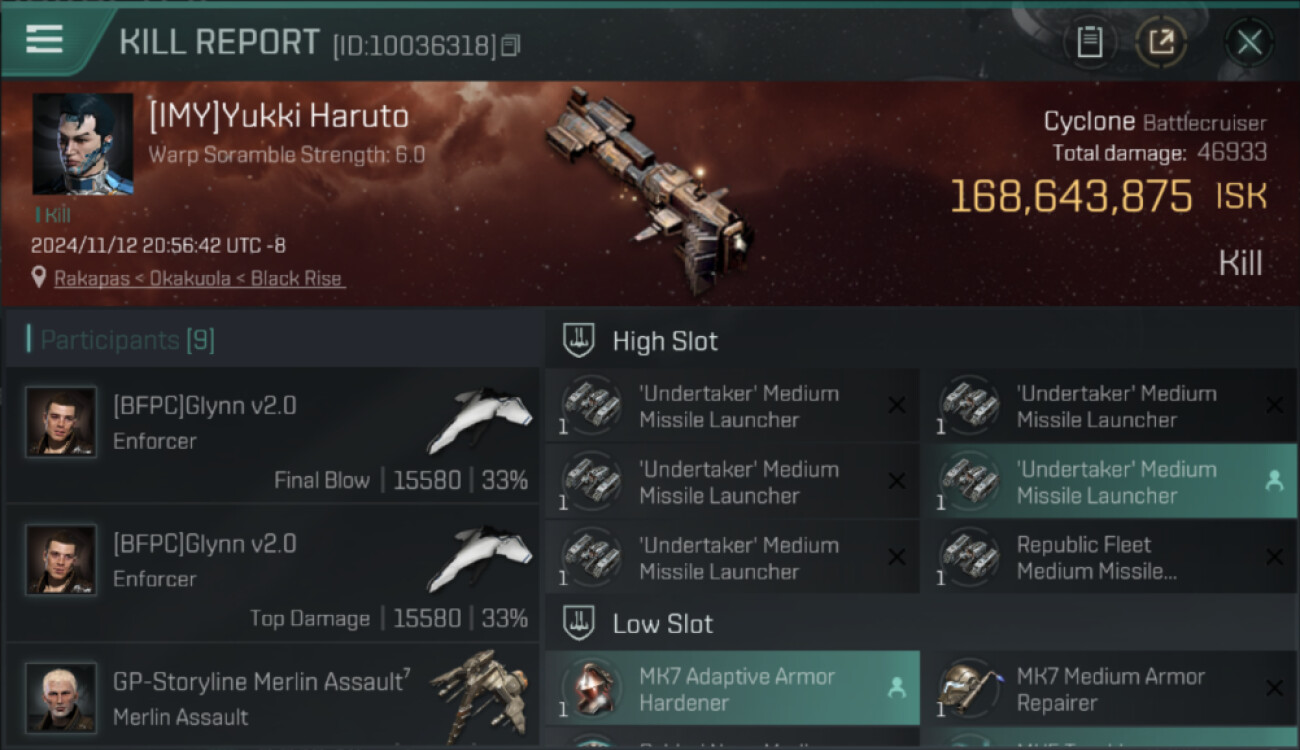Open the clipboard icon button

(1089, 42)
